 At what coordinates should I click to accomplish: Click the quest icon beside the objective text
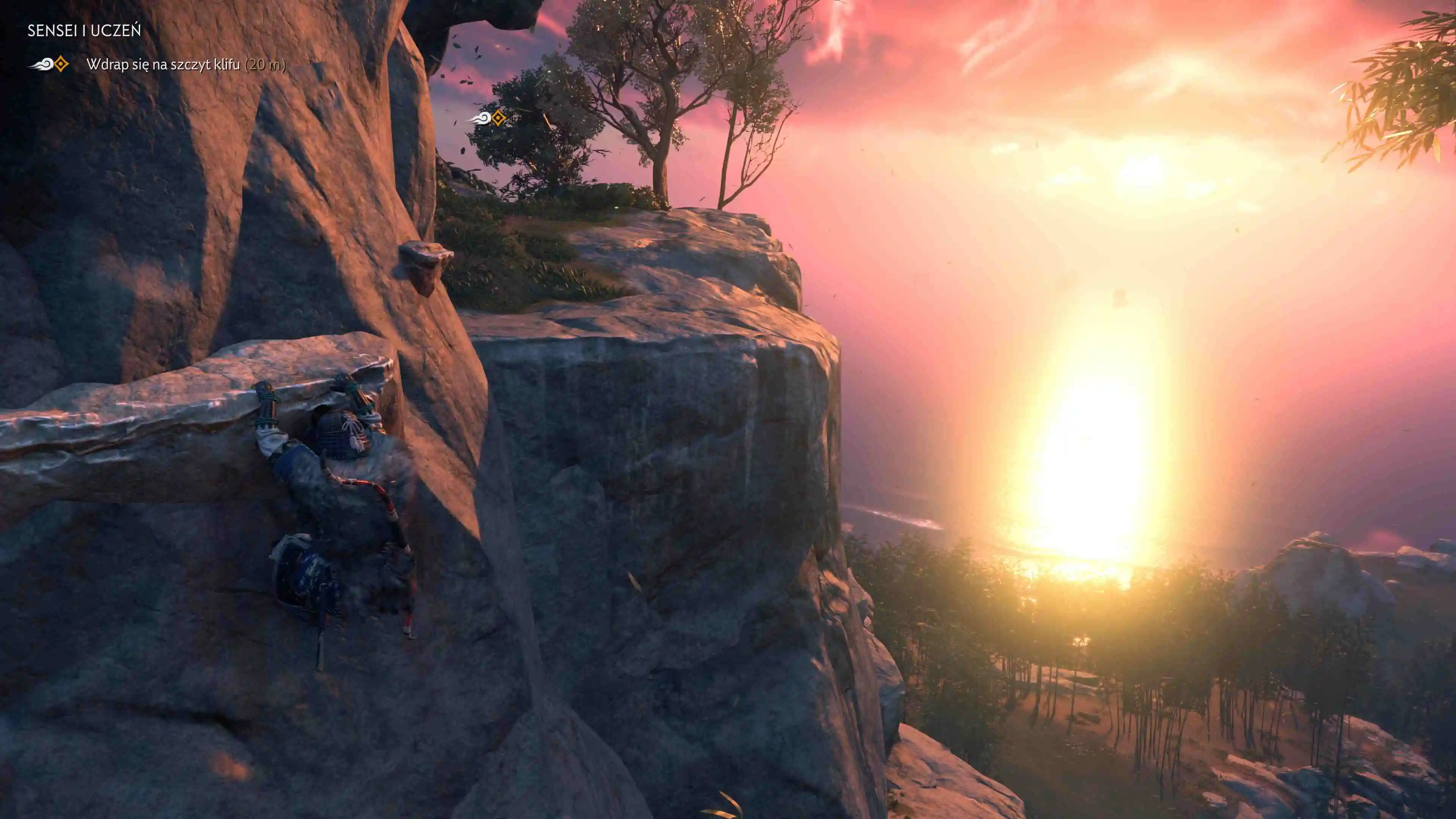coord(49,64)
